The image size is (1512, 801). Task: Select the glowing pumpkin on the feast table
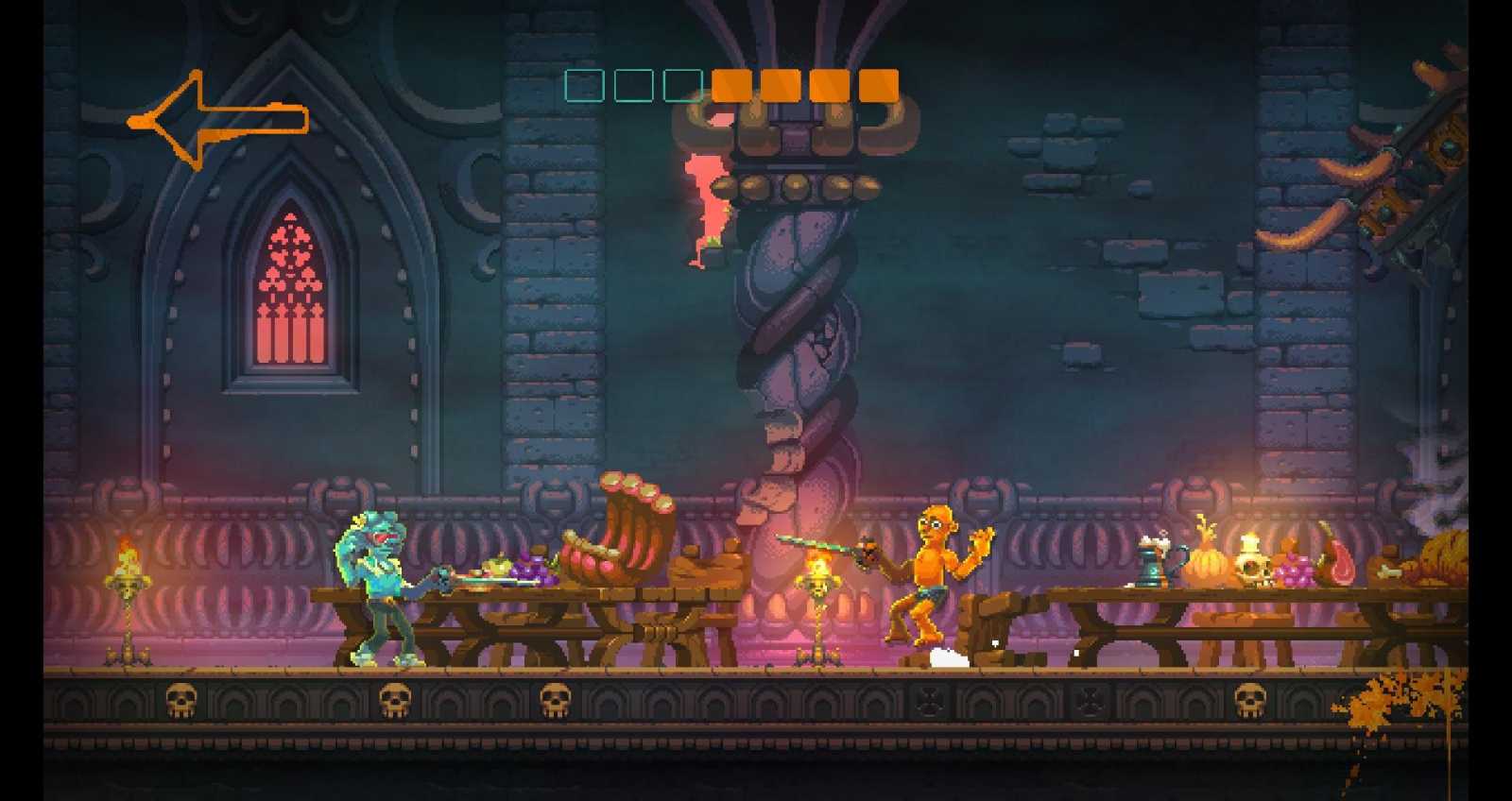point(1207,564)
